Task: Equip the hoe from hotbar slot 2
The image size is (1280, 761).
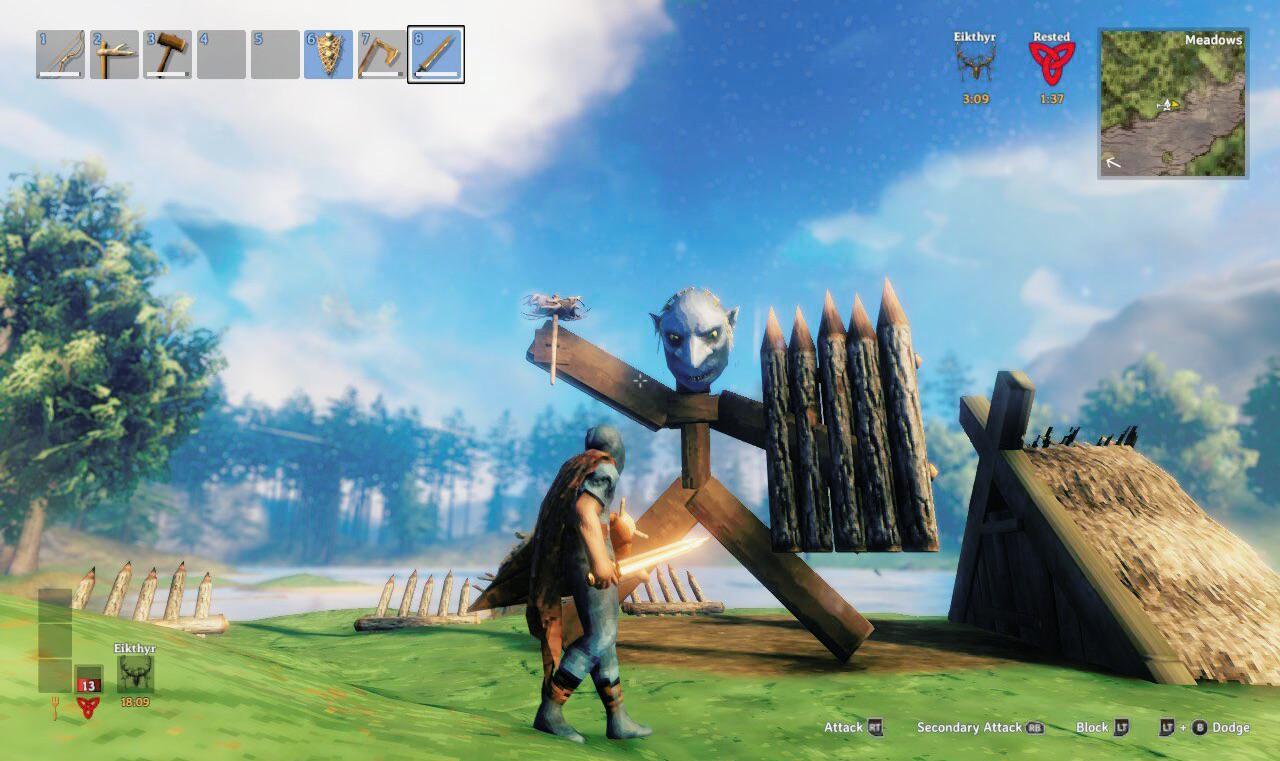Action: pyautogui.click(x=114, y=54)
